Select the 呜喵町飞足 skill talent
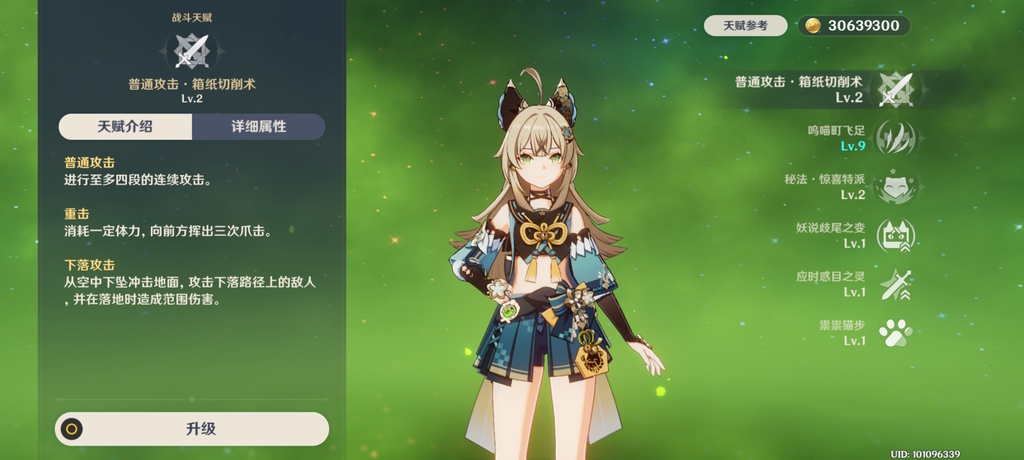This screenshot has height=460, width=1024. tap(894, 138)
